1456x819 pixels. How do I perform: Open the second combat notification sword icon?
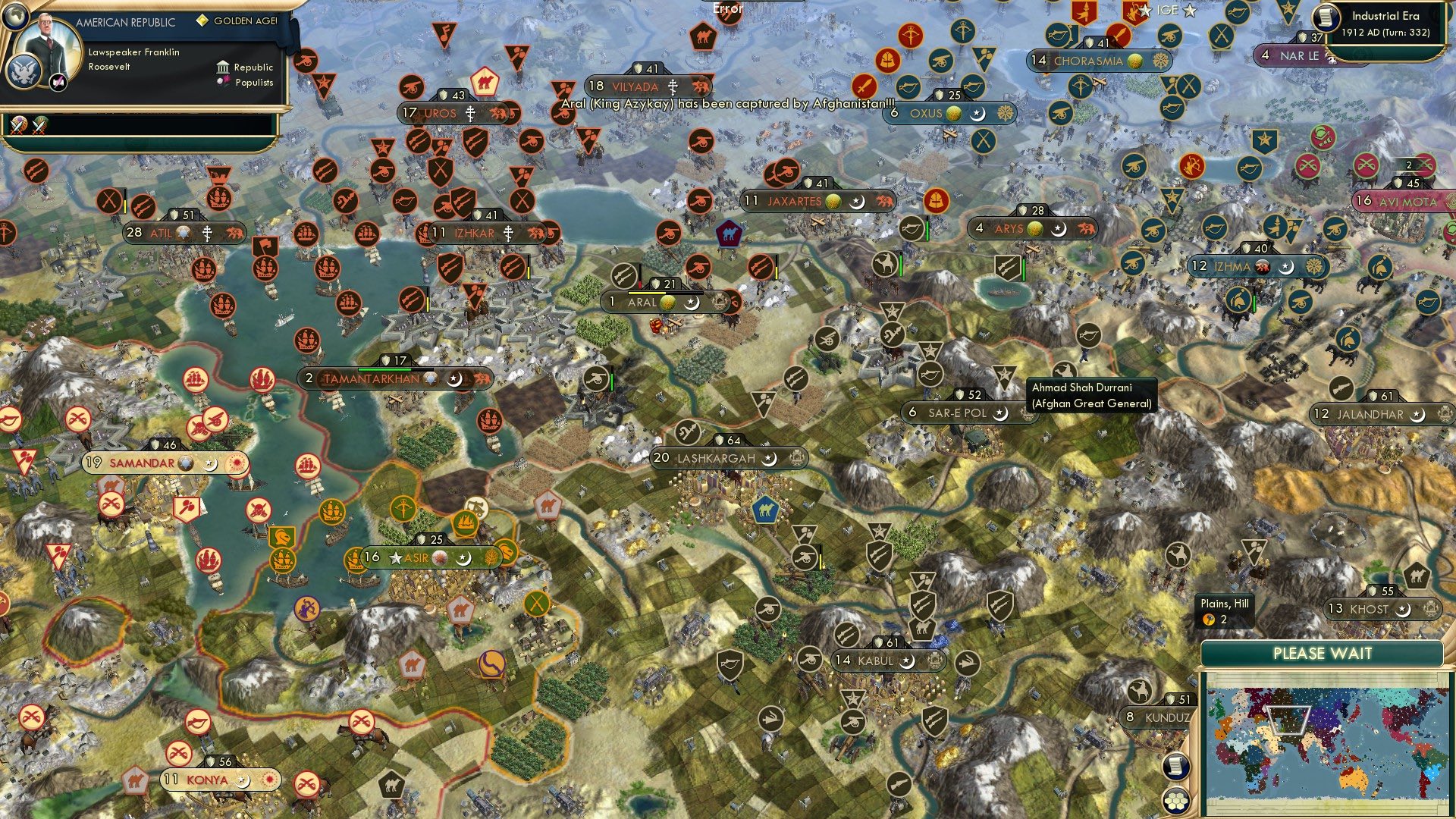point(38,126)
